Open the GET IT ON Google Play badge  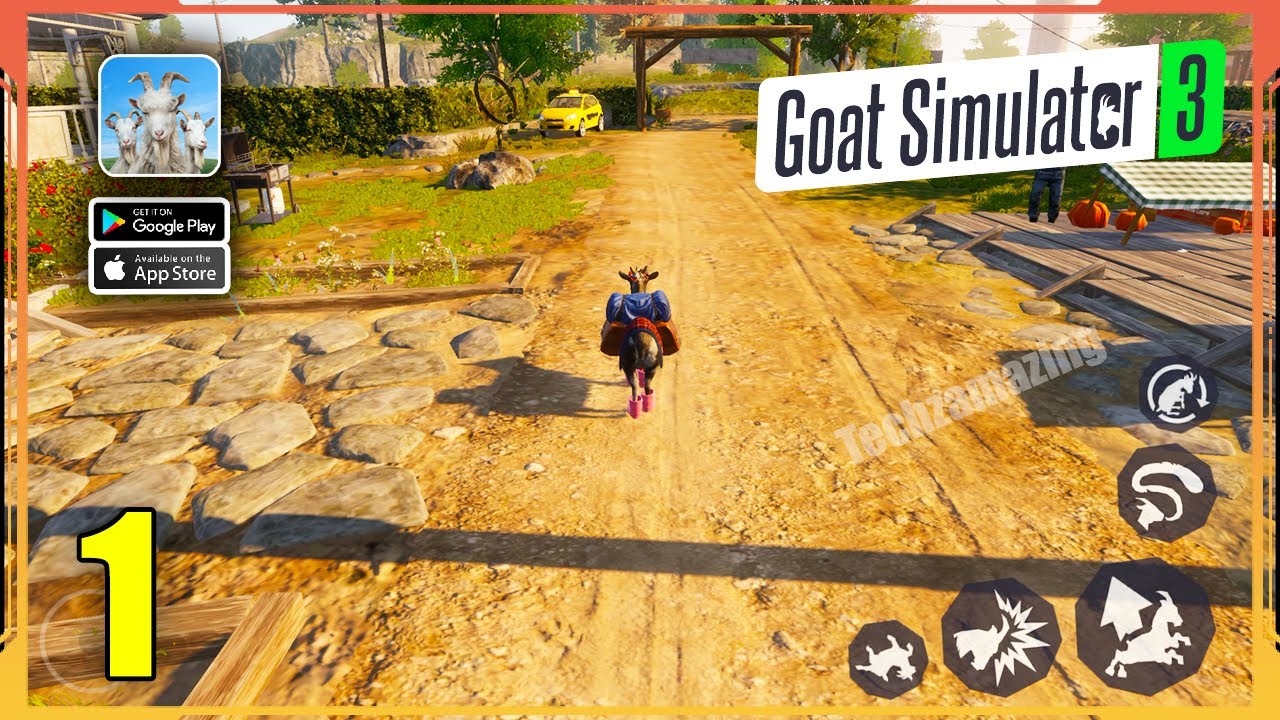(x=160, y=222)
